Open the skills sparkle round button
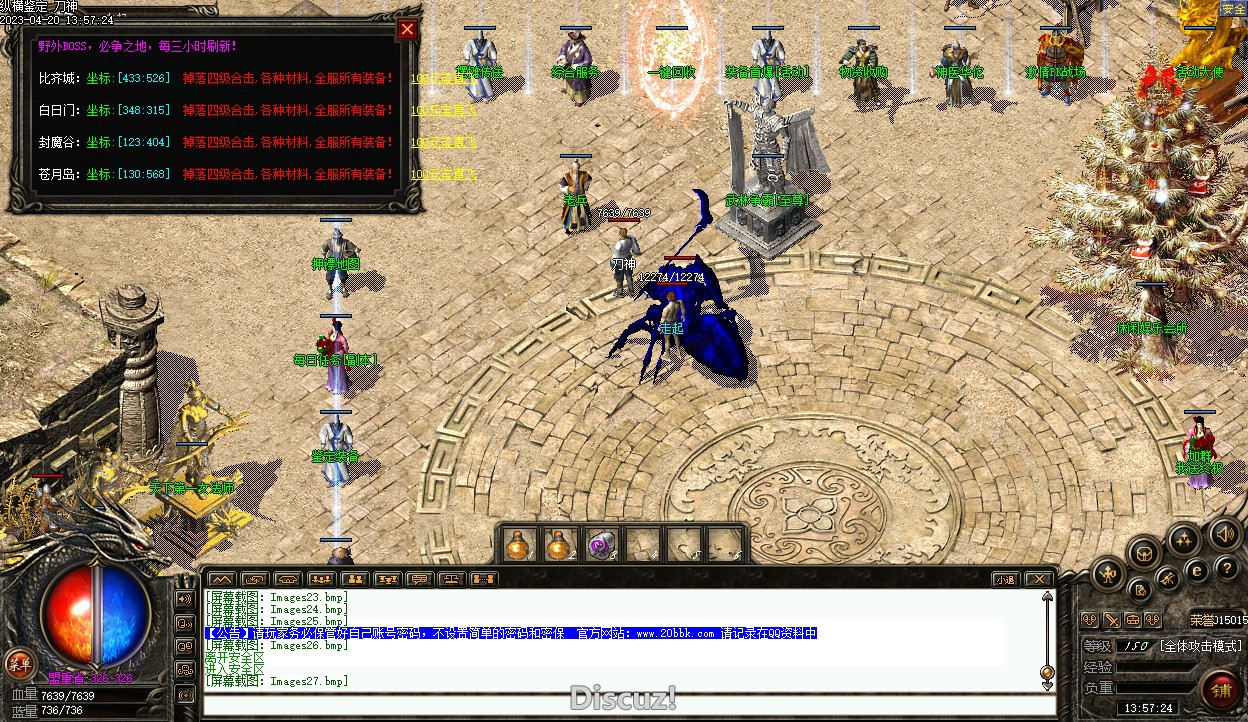The image size is (1248, 722). [x=1184, y=541]
